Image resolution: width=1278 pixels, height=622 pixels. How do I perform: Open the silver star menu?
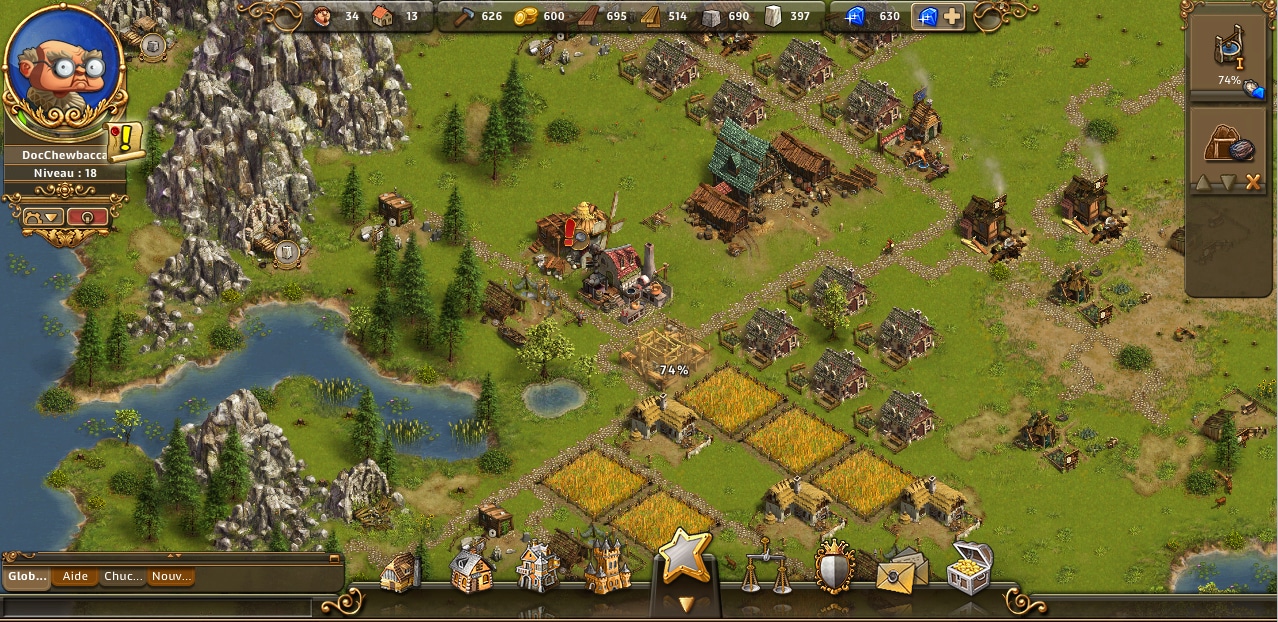click(x=685, y=556)
